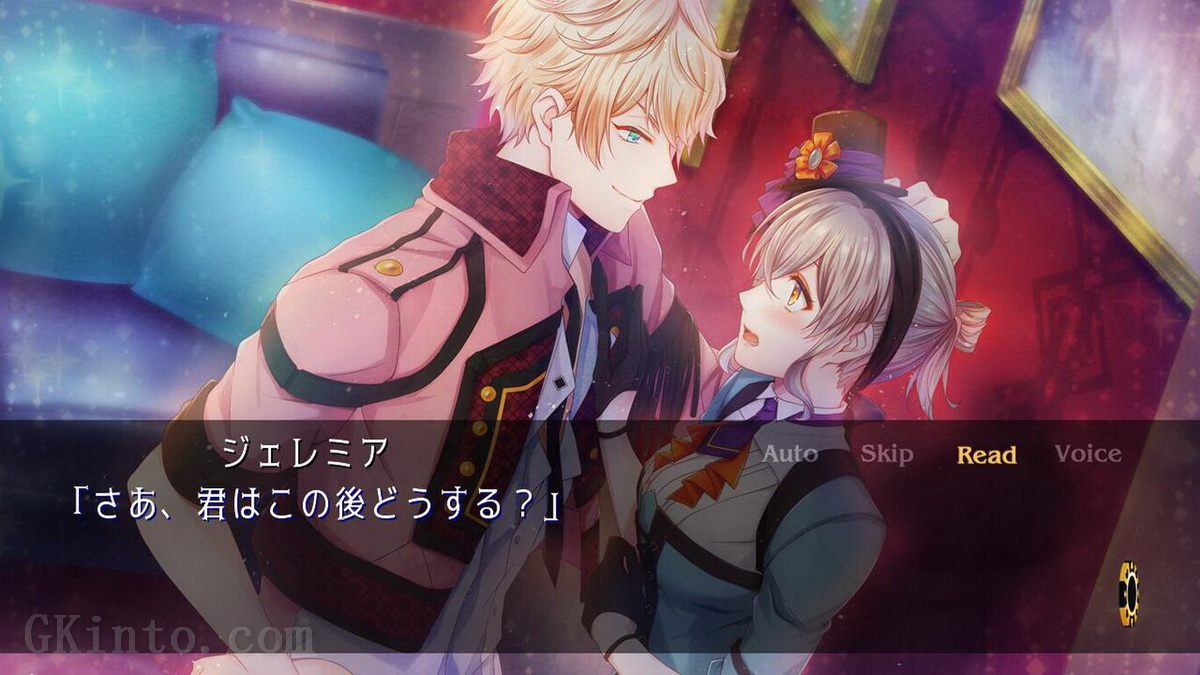The width and height of the screenshot is (1200, 675).
Task: Activate the Skip button
Action: [x=887, y=454]
